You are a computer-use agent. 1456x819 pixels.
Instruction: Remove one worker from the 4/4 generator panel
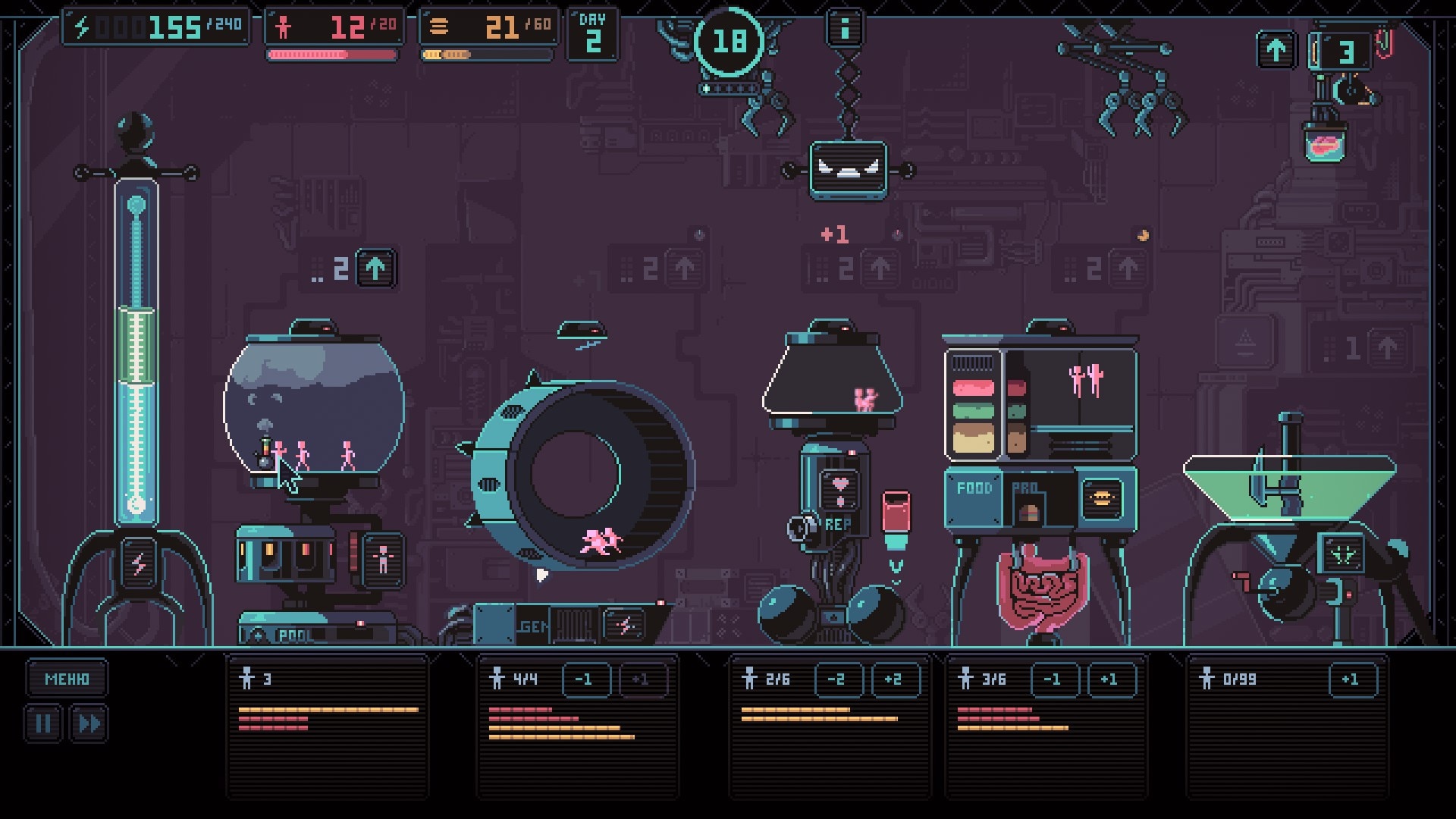click(585, 679)
